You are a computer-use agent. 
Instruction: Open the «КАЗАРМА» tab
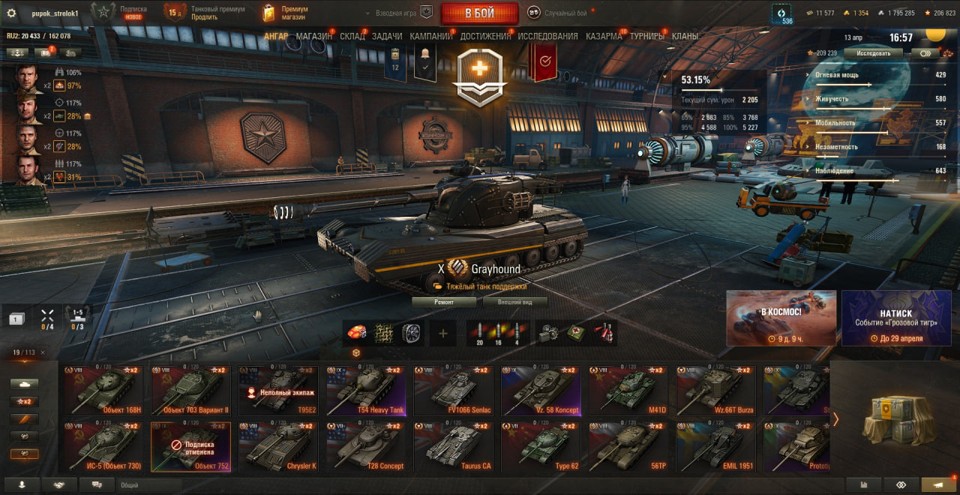point(604,36)
